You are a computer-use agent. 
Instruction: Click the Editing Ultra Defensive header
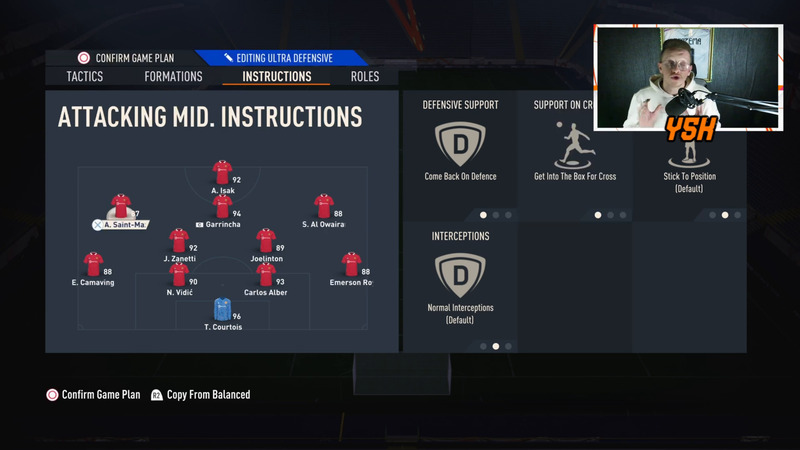(x=284, y=58)
